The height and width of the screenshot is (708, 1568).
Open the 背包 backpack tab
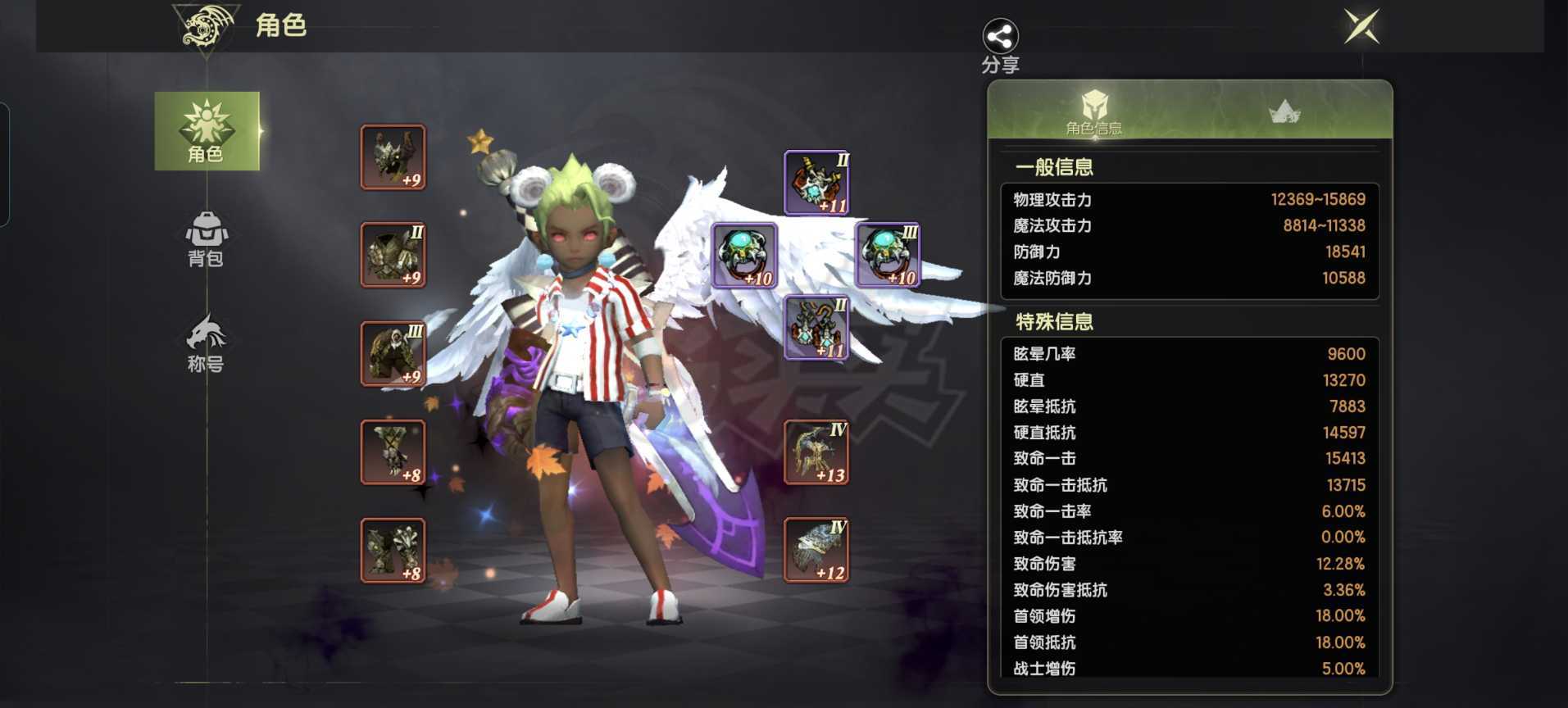coord(207,239)
